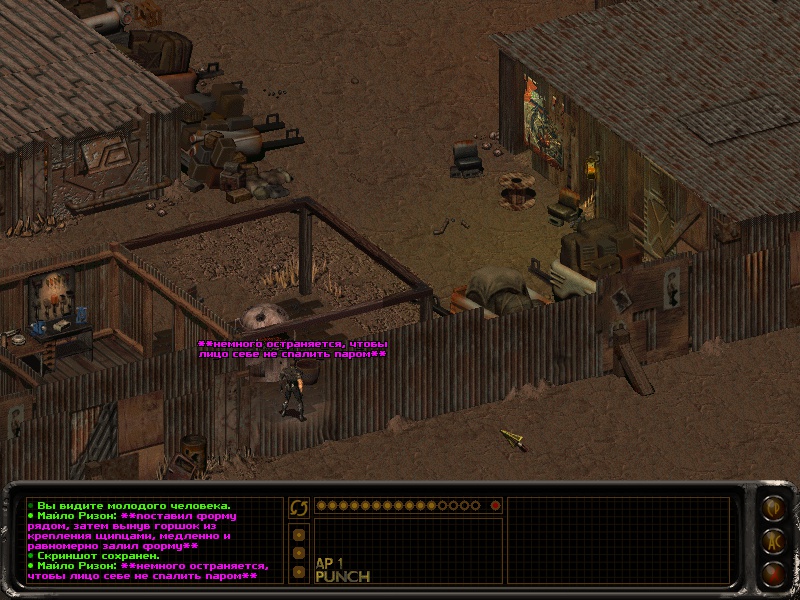Toggle the swap-weapon arrows button
This screenshot has width=800, height=600.
pyautogui.click(x=298, y=507)
